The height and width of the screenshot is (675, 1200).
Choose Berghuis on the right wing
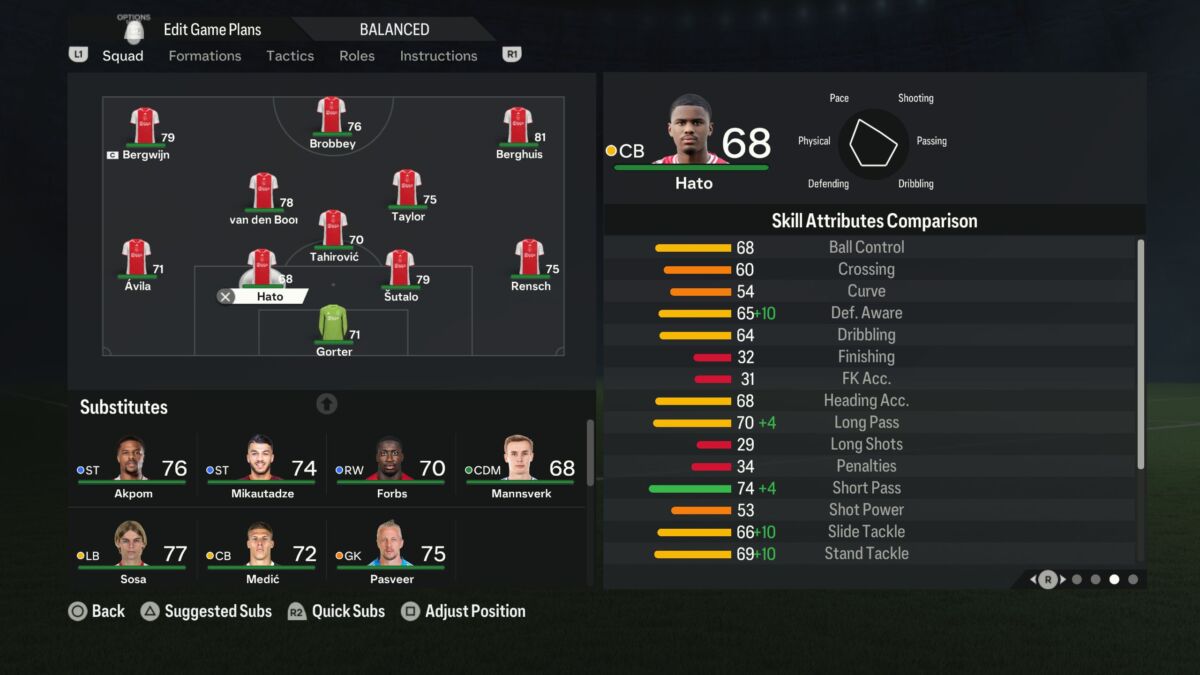[518, 130]
